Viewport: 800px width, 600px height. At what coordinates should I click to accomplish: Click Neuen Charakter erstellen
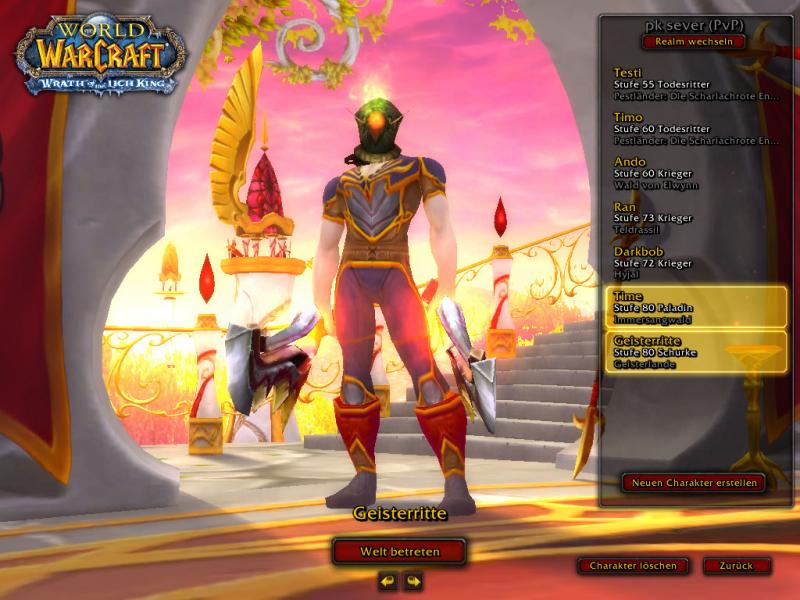[693, 482]
